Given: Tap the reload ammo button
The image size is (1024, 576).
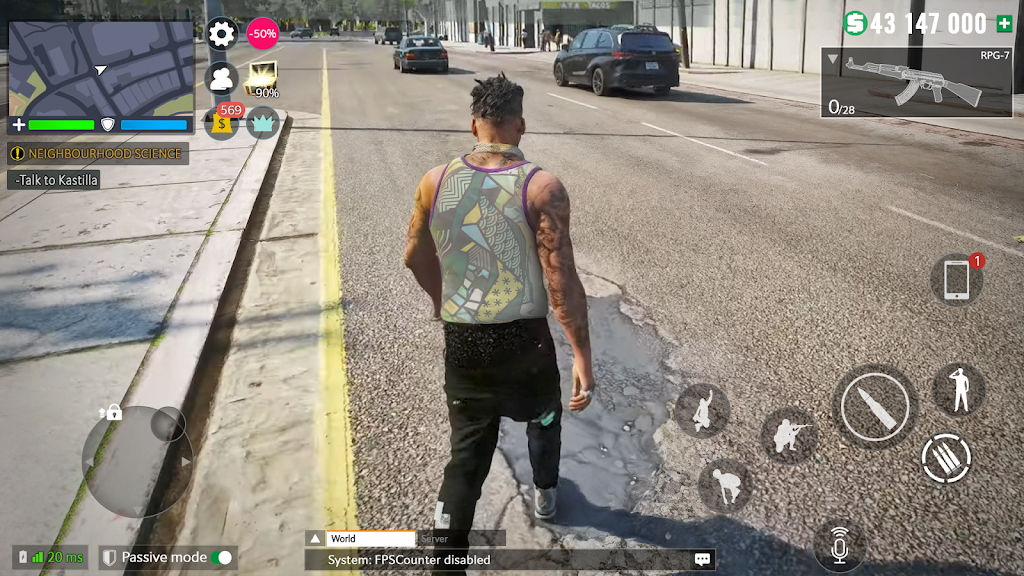Looking at the screenshot, I should (945, 458).
